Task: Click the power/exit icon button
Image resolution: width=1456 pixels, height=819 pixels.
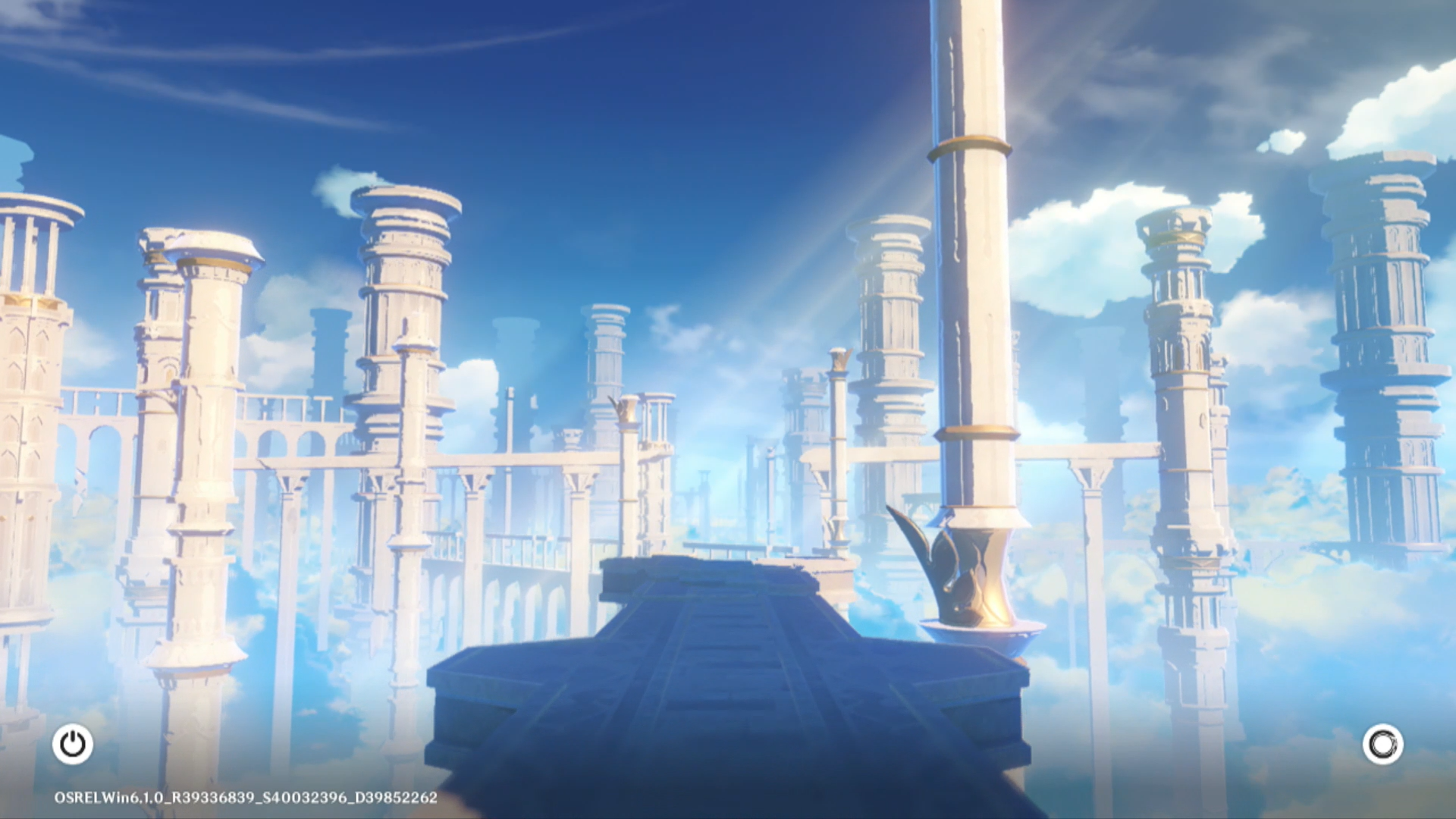Action: (x=73, y=744)
